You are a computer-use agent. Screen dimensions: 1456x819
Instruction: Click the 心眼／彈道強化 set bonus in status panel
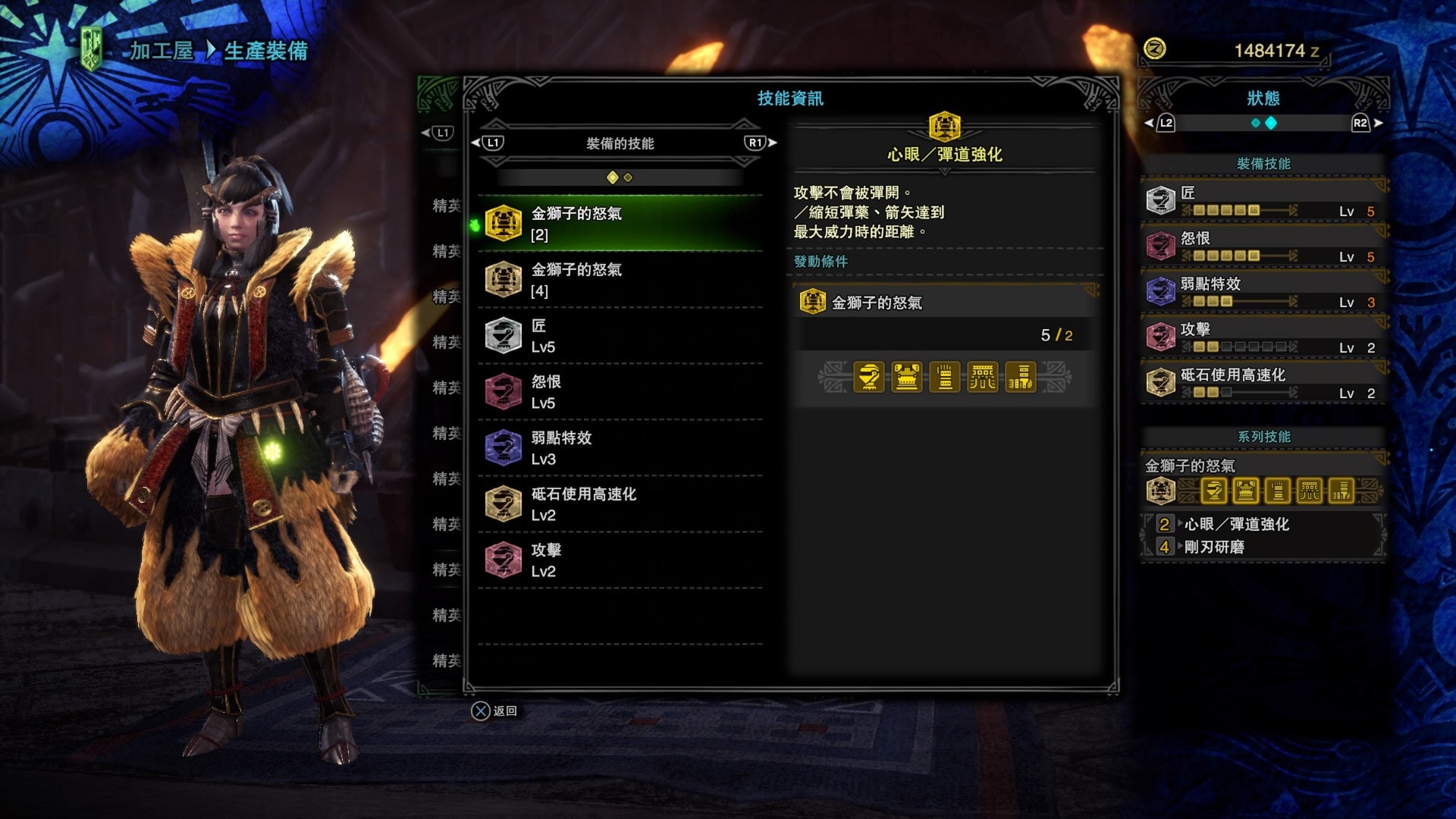coord(1236,524)
